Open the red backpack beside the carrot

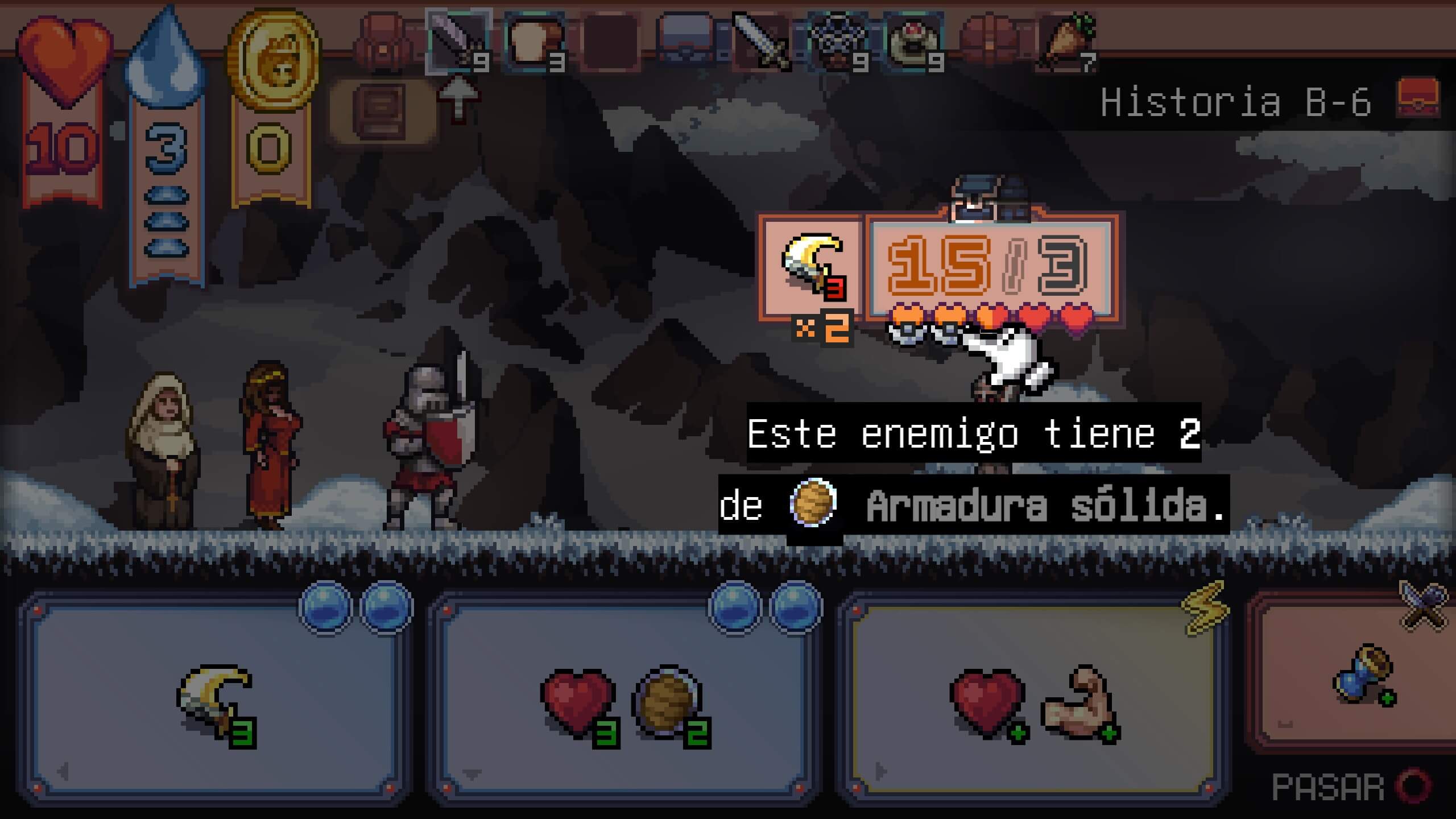tap(990, 42)
